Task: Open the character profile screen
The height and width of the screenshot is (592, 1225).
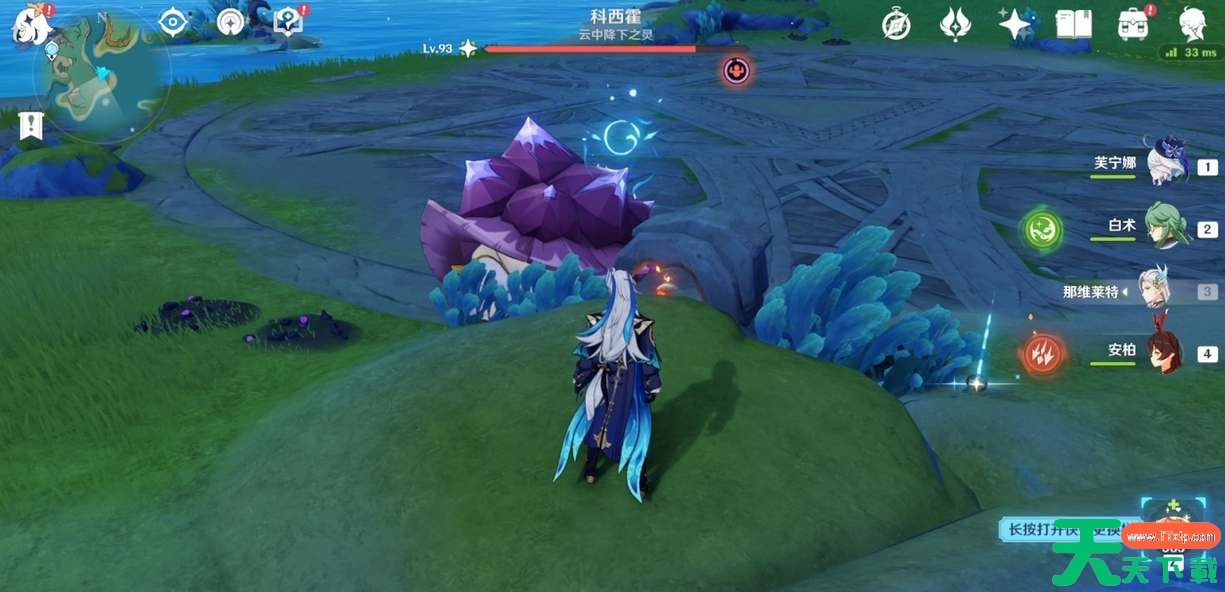Action: tap(1192, 25)
